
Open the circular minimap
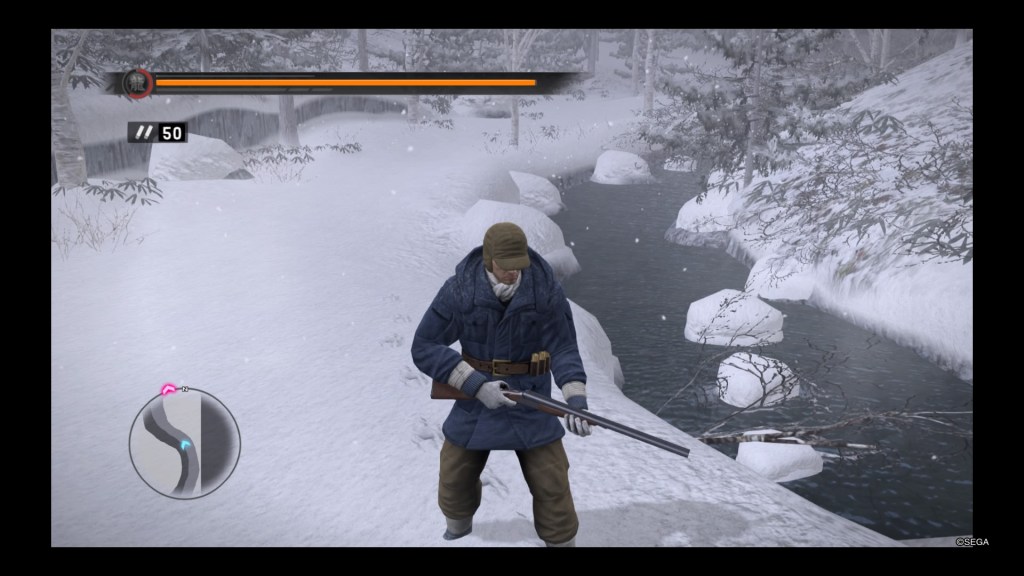184,443
